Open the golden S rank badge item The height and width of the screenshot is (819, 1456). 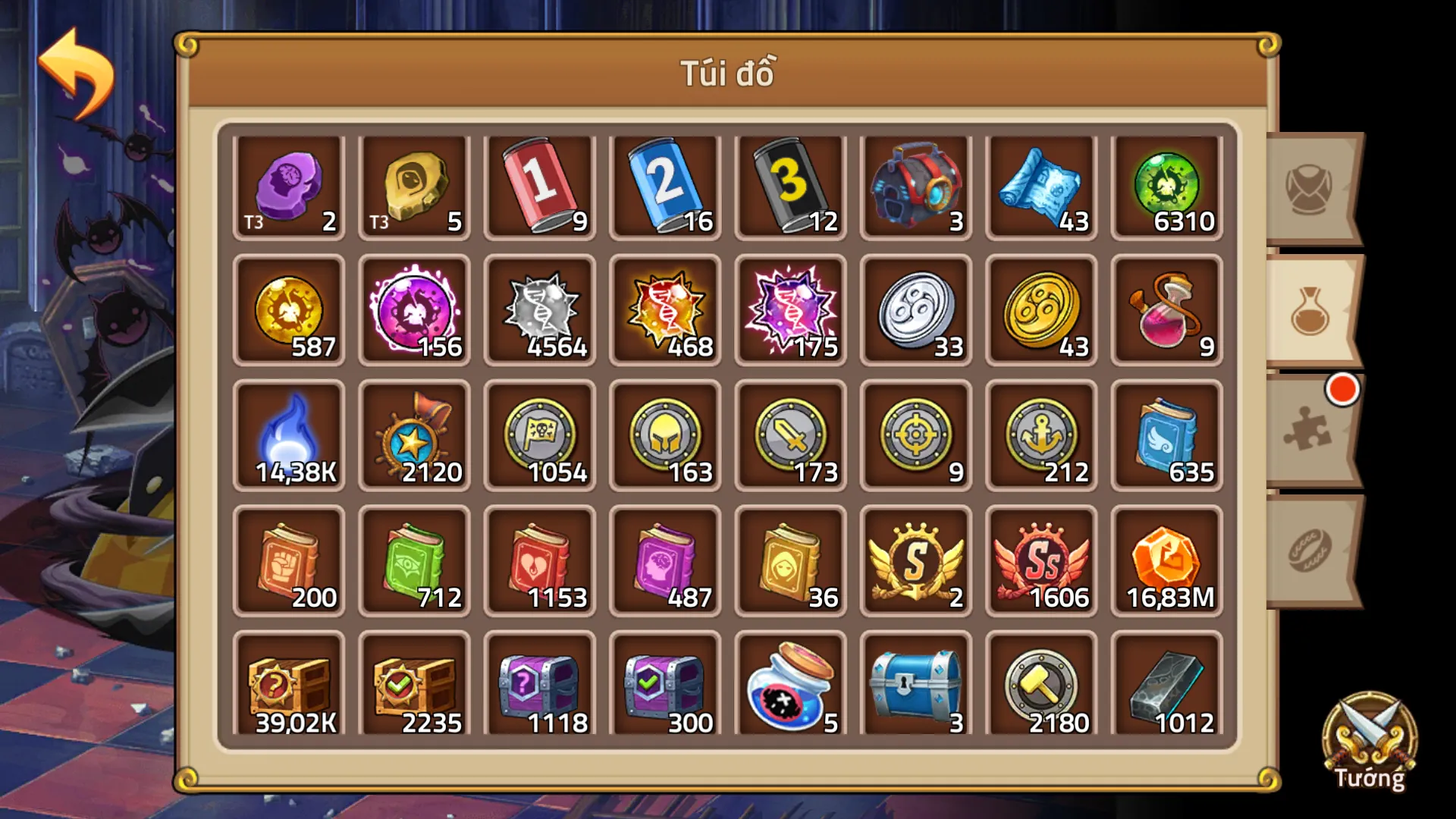pos(915,561)
